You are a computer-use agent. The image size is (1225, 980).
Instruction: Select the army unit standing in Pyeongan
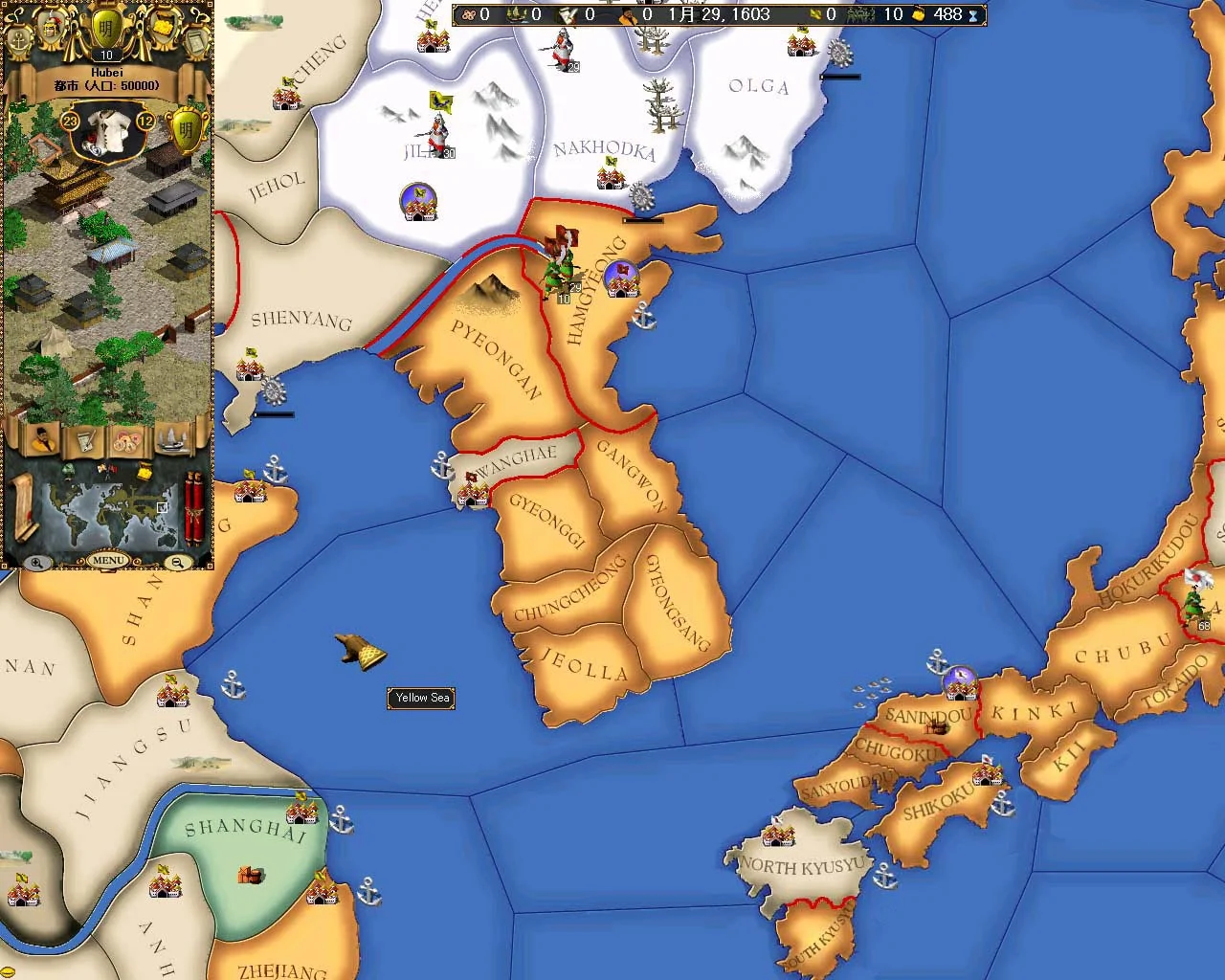point(560,268)
